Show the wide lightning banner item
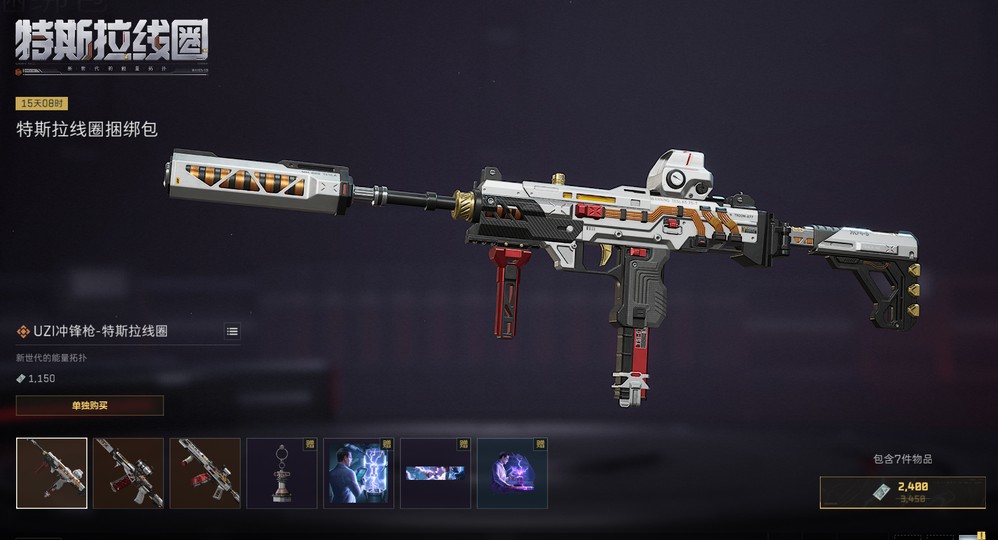The height and width of the screenshot is (540, 998). tap(435, 472)
